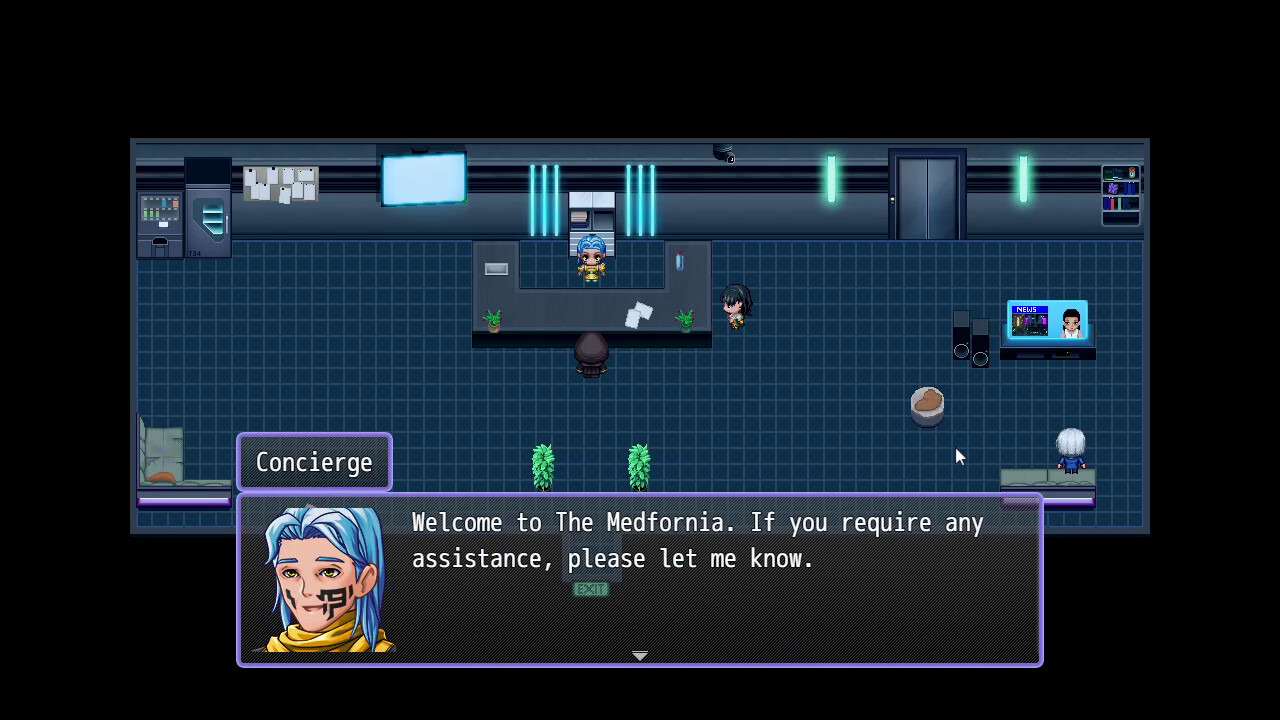Screen dimensions: 1280x720
Task: Select the bulletin board with pinned notes
Action: pos(280,181)
